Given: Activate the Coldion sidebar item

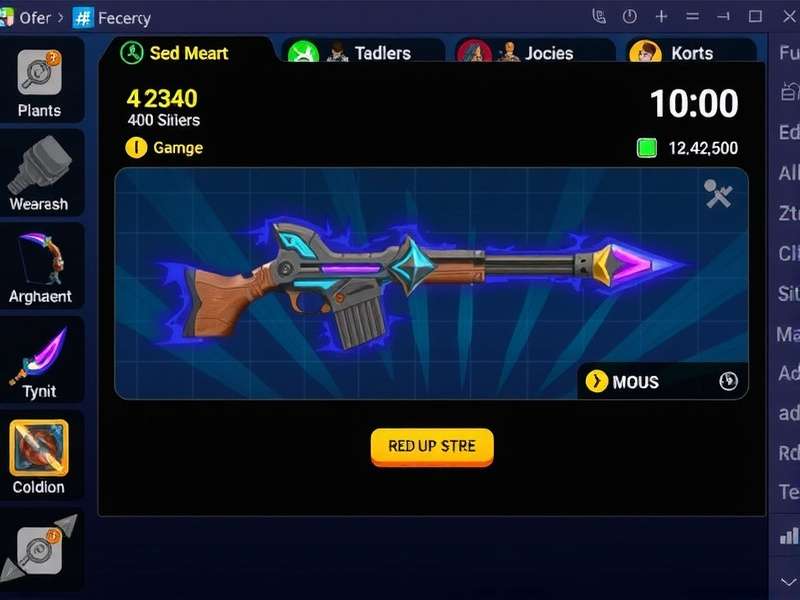Looking at the screenshot, I should click(x=40, y=456).
